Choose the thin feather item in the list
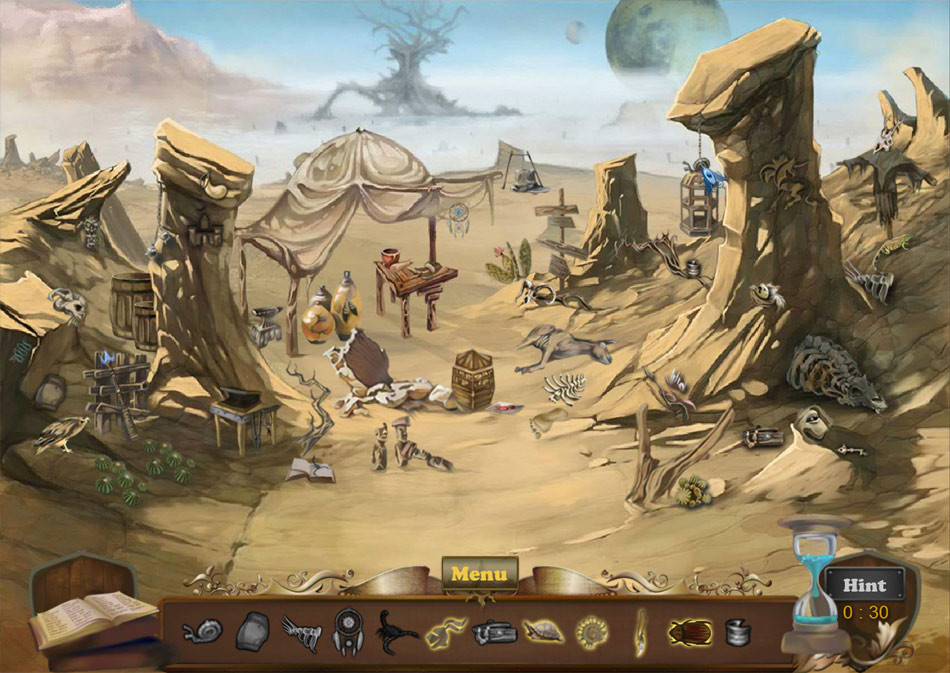Viewport: 950px width, 673px height. pos(640,631)
